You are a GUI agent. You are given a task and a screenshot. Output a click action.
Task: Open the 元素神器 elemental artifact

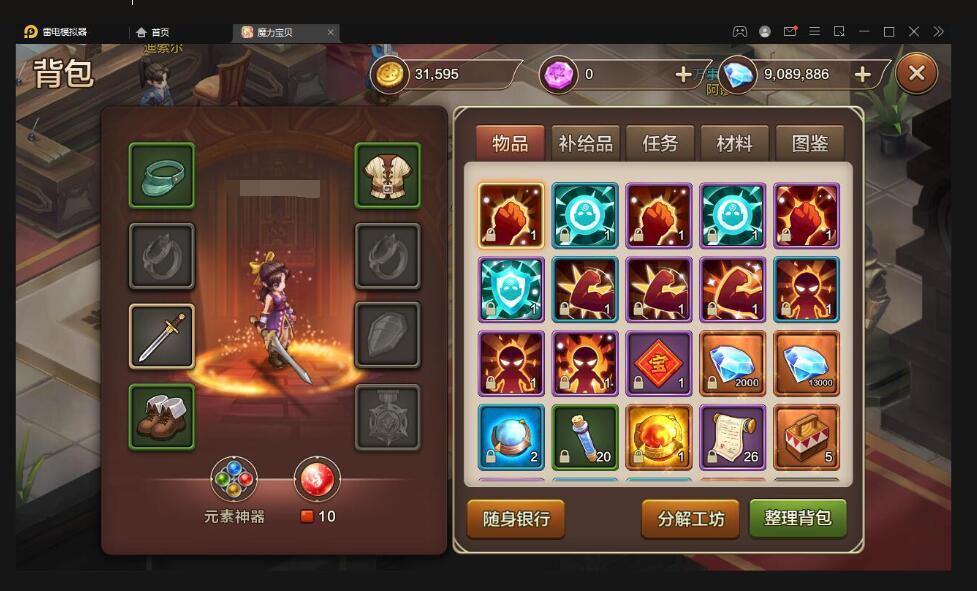pos(234,481)
